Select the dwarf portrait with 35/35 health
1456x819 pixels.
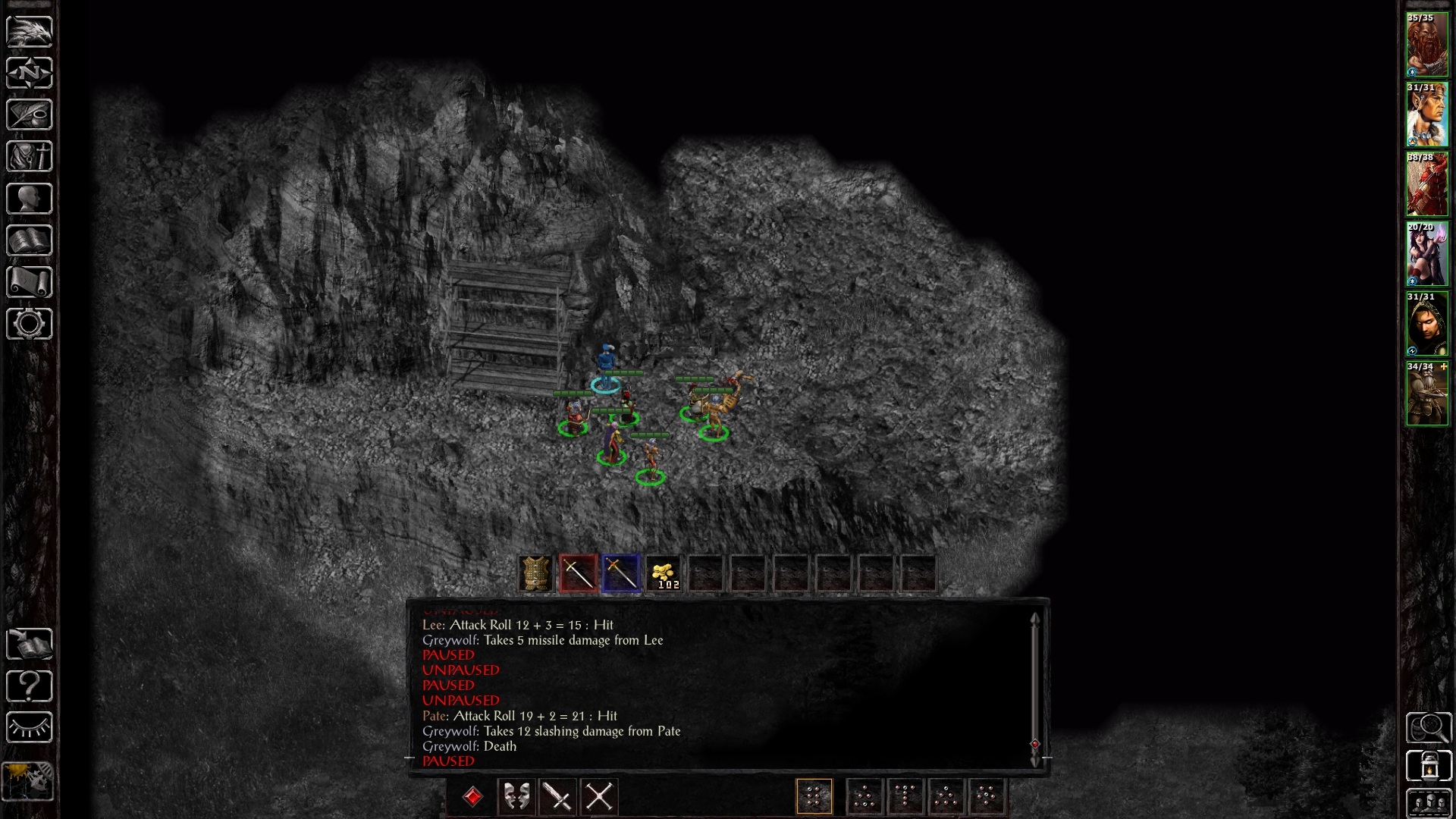point(1426,45)
